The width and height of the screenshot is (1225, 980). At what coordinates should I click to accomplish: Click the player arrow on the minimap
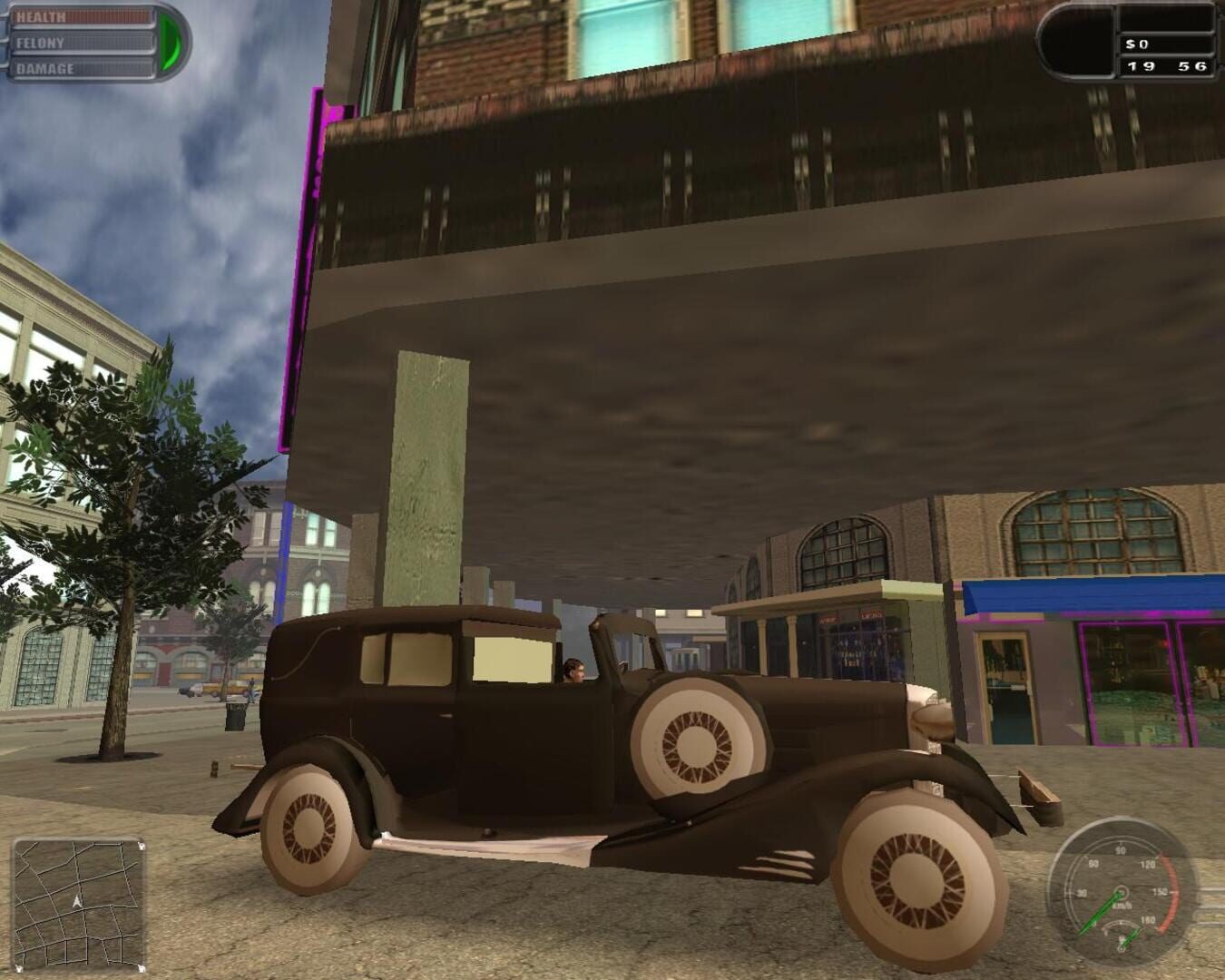(x=75, y=900)
